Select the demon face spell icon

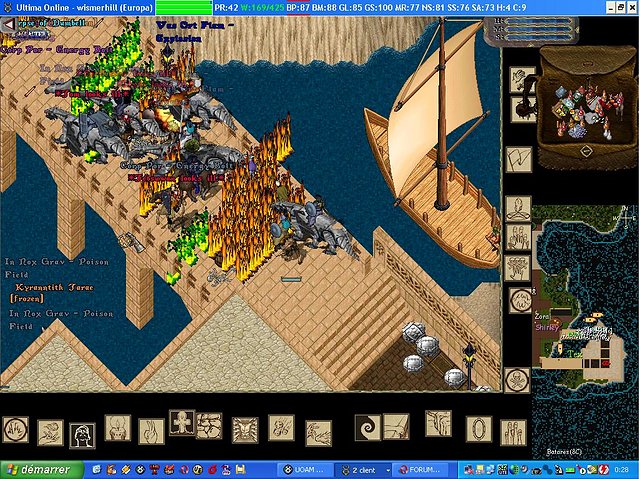click(244, 430)
